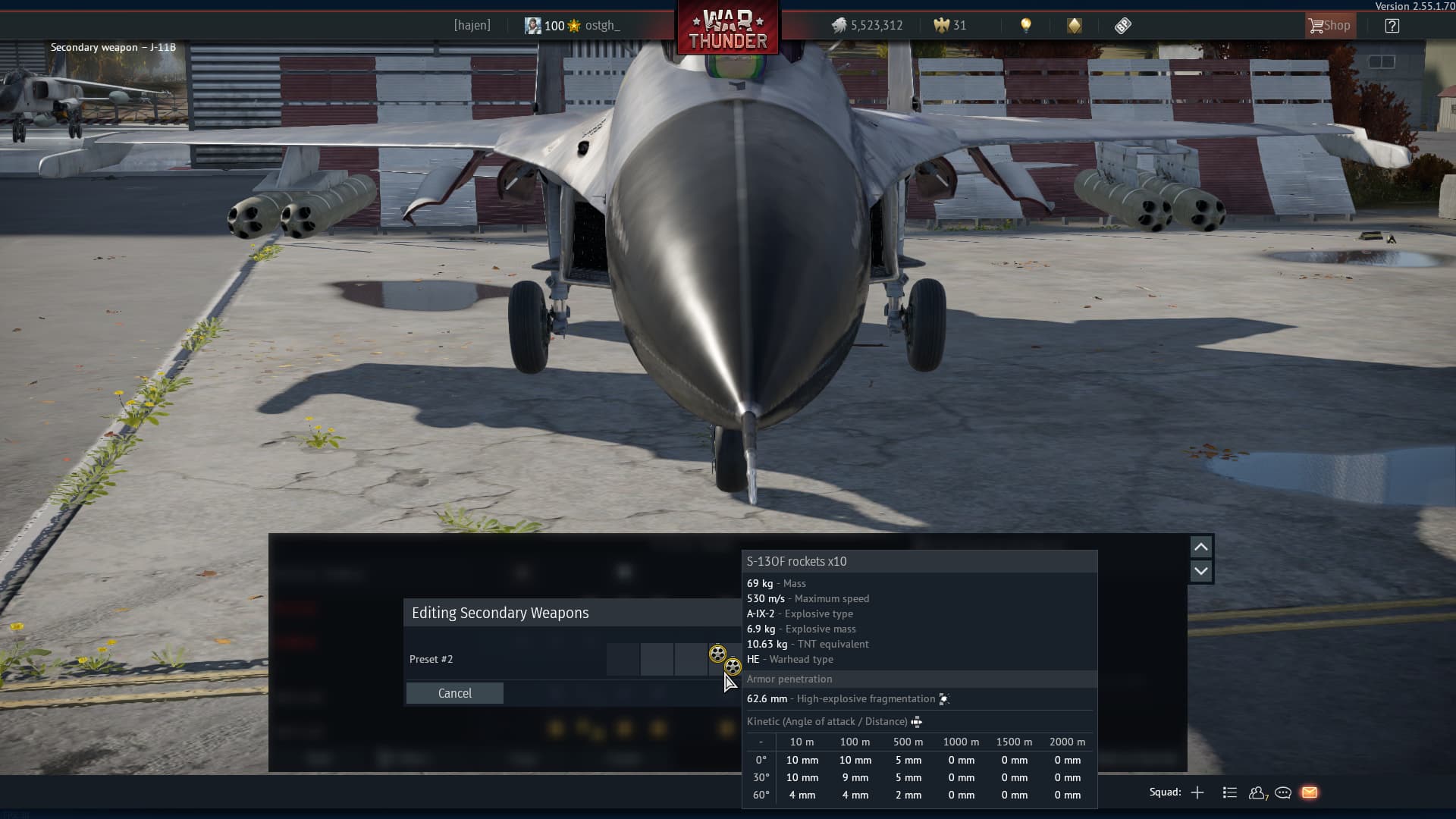The height and width of the screenshot is (819, 1456).
Task: Open the mail envelope notification icon
Action: click(1310, 792)
